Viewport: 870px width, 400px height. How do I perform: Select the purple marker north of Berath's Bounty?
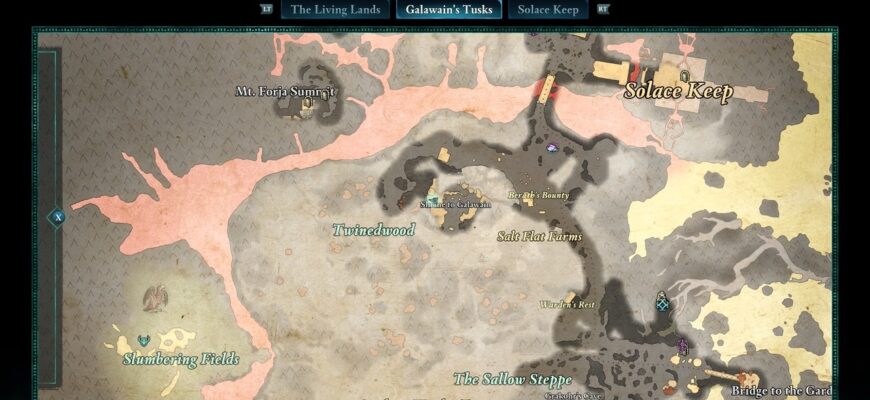(551, 149)
